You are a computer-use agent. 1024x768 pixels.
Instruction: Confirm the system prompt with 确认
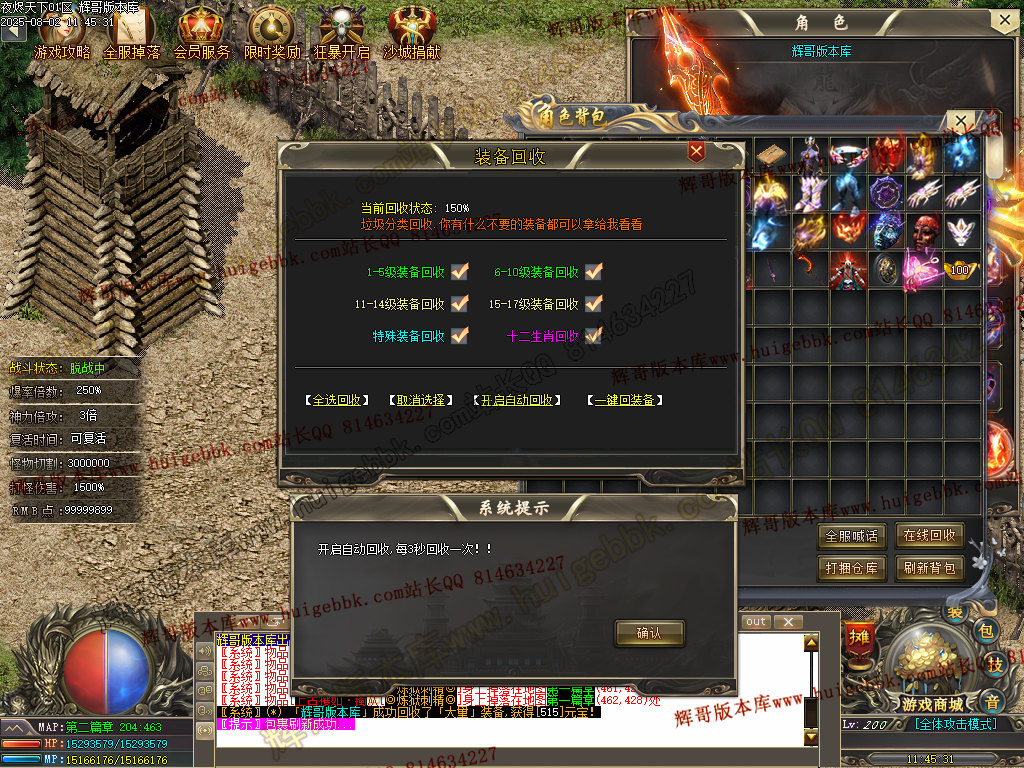point(649,633)
